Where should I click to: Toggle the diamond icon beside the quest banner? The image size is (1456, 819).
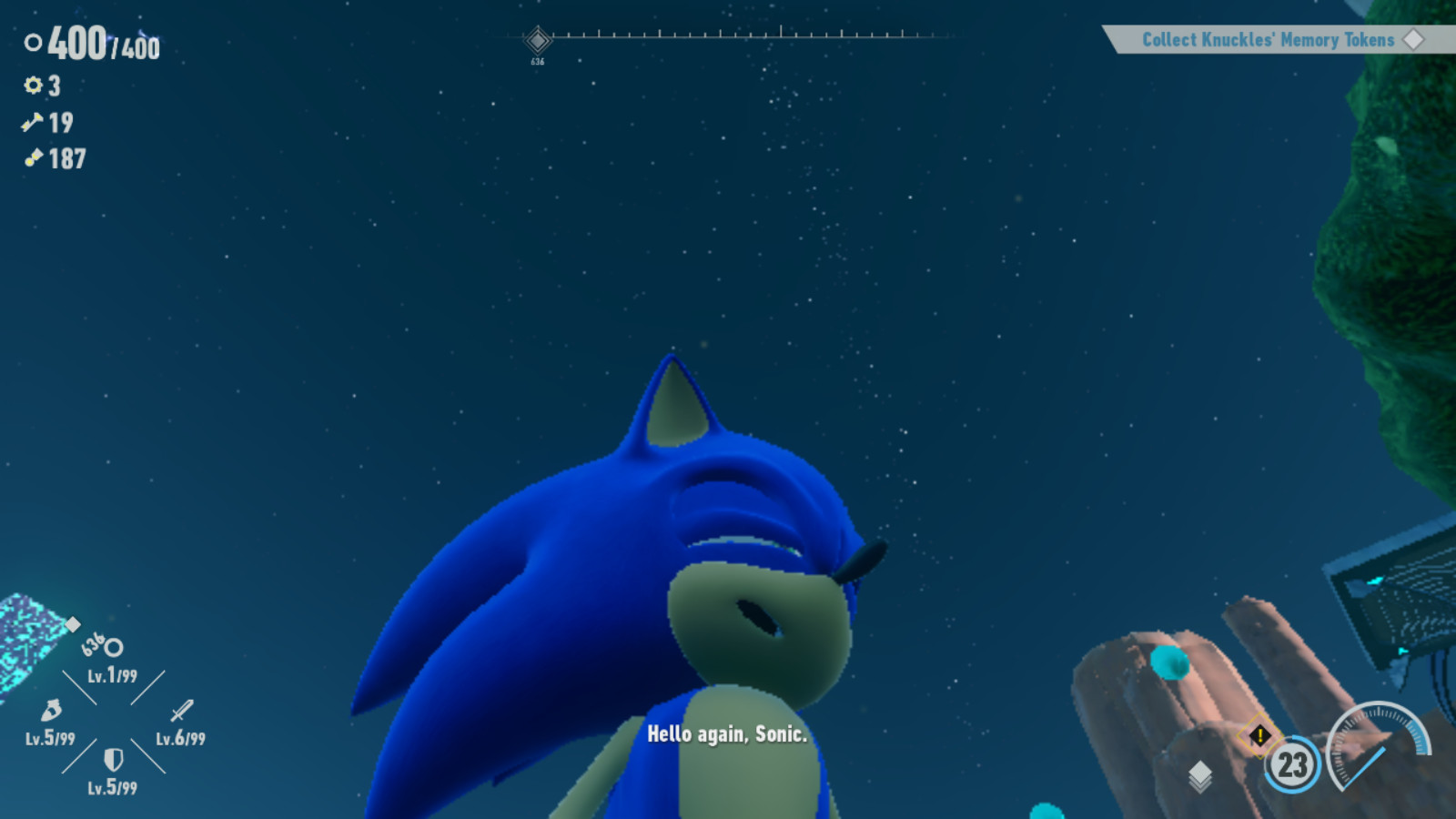tap(1415, 40)
